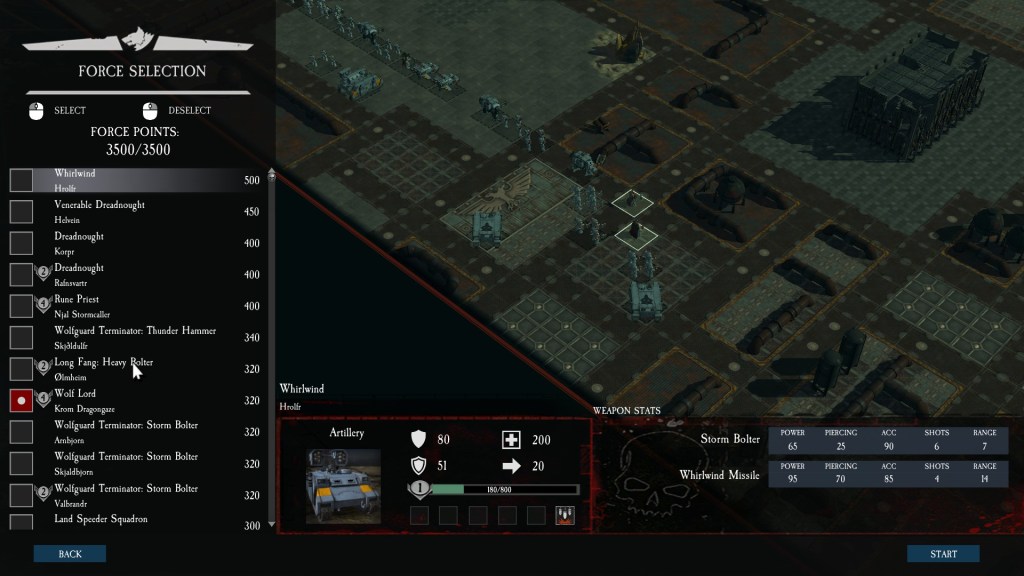Start the mission with the START button

[943, 554]
